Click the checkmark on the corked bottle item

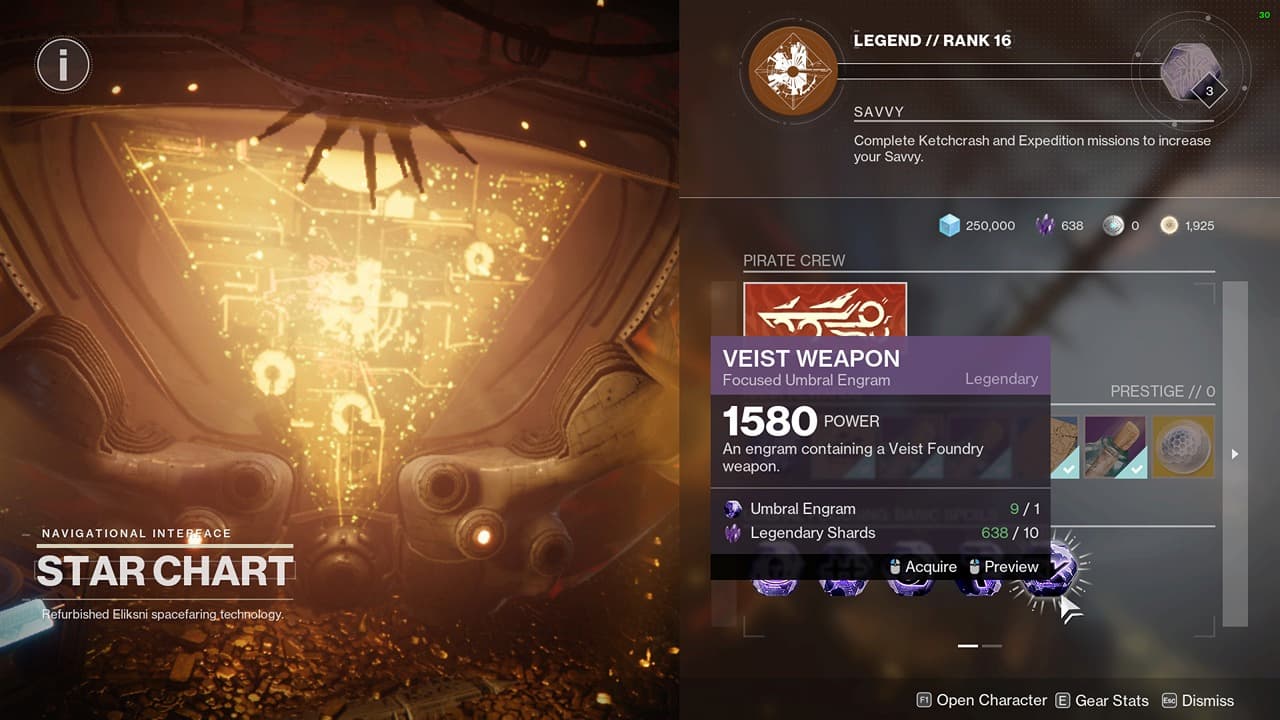pyautogui.click(x=1137, y=469)
